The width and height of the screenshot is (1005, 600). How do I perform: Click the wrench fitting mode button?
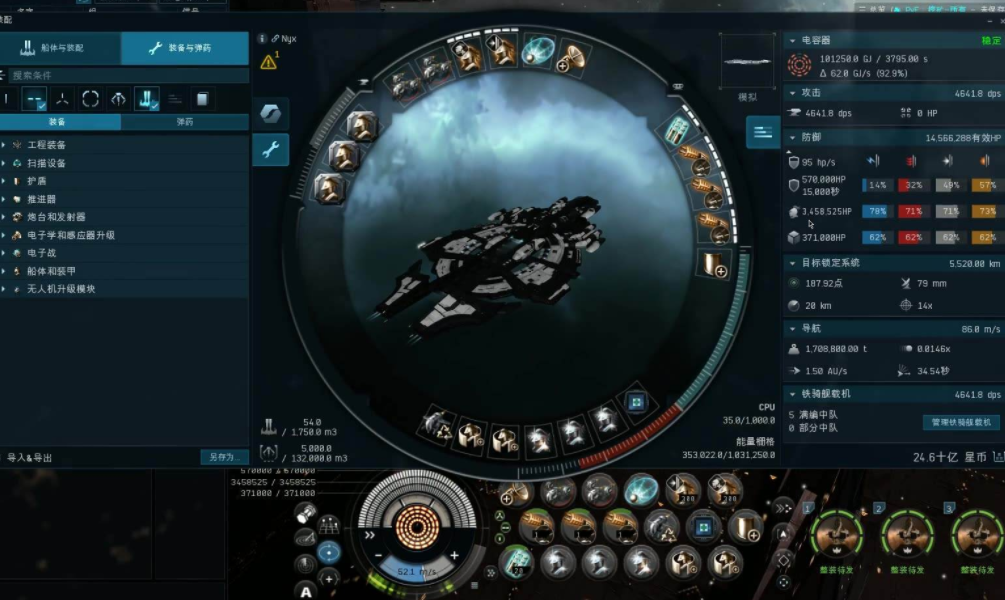tap(270, 150)
